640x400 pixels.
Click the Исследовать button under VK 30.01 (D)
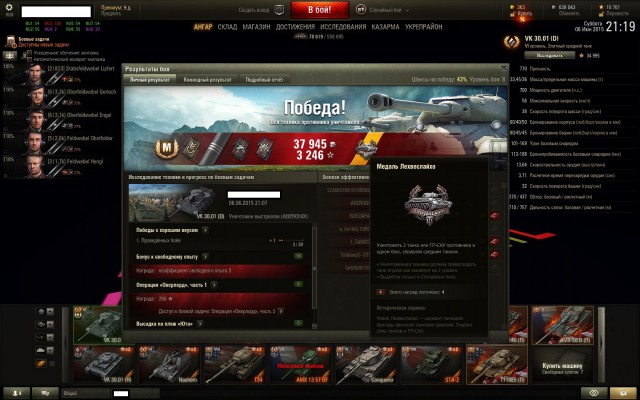pyautogui.click(x=554, y=57)
